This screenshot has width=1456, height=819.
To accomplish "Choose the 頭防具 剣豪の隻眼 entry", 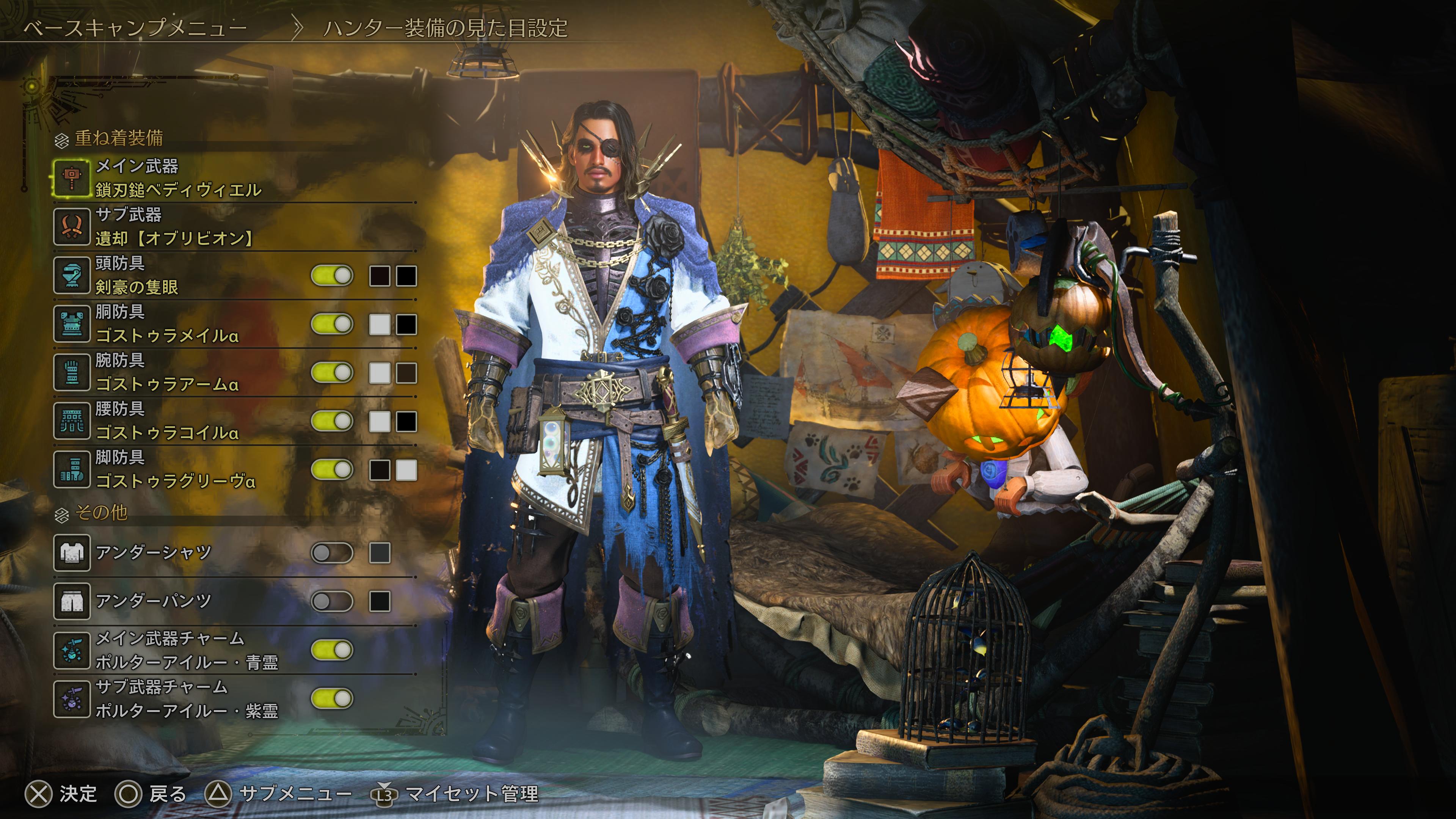I will (x=137, y=275).
